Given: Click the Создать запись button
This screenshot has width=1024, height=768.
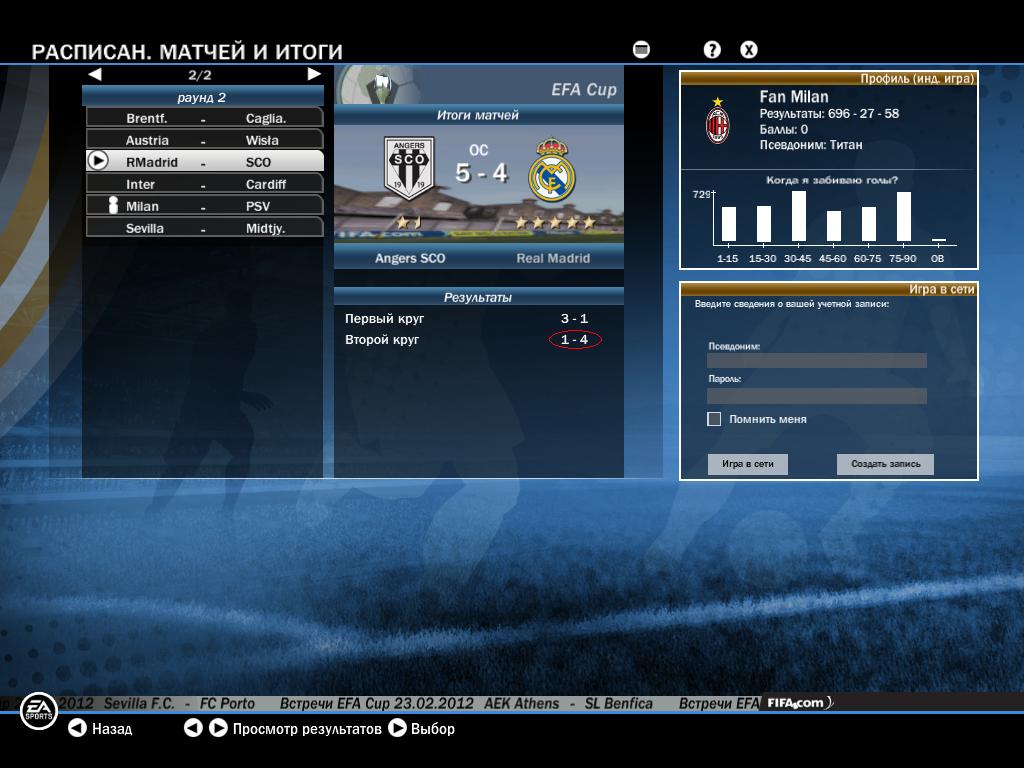Looking at the screenshot, I should 885,464.
